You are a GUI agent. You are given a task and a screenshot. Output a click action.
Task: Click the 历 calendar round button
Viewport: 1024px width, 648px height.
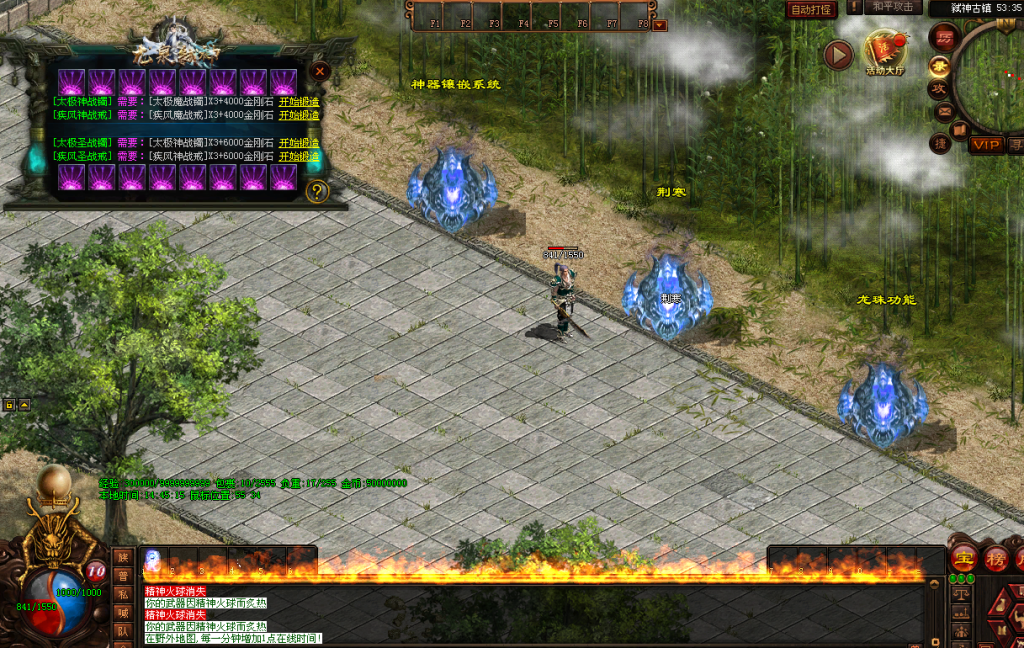[943, 38]
